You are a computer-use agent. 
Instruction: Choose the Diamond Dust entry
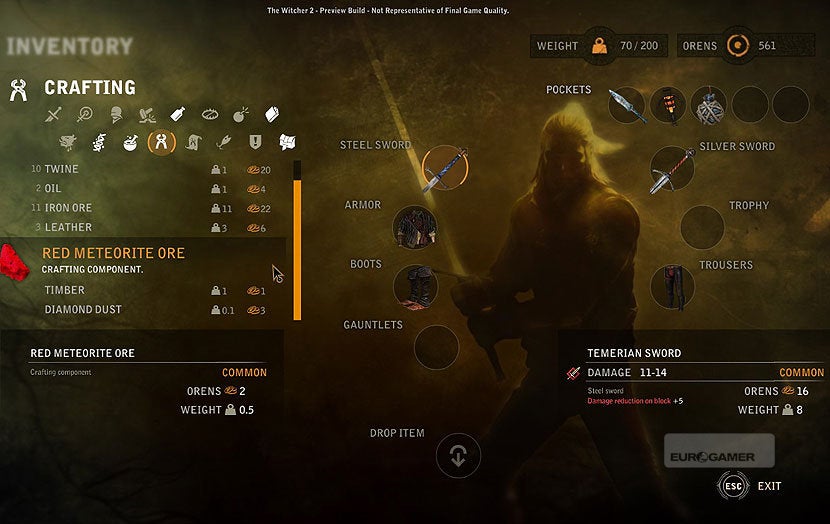pyautogui.click(x=83, y=310)
